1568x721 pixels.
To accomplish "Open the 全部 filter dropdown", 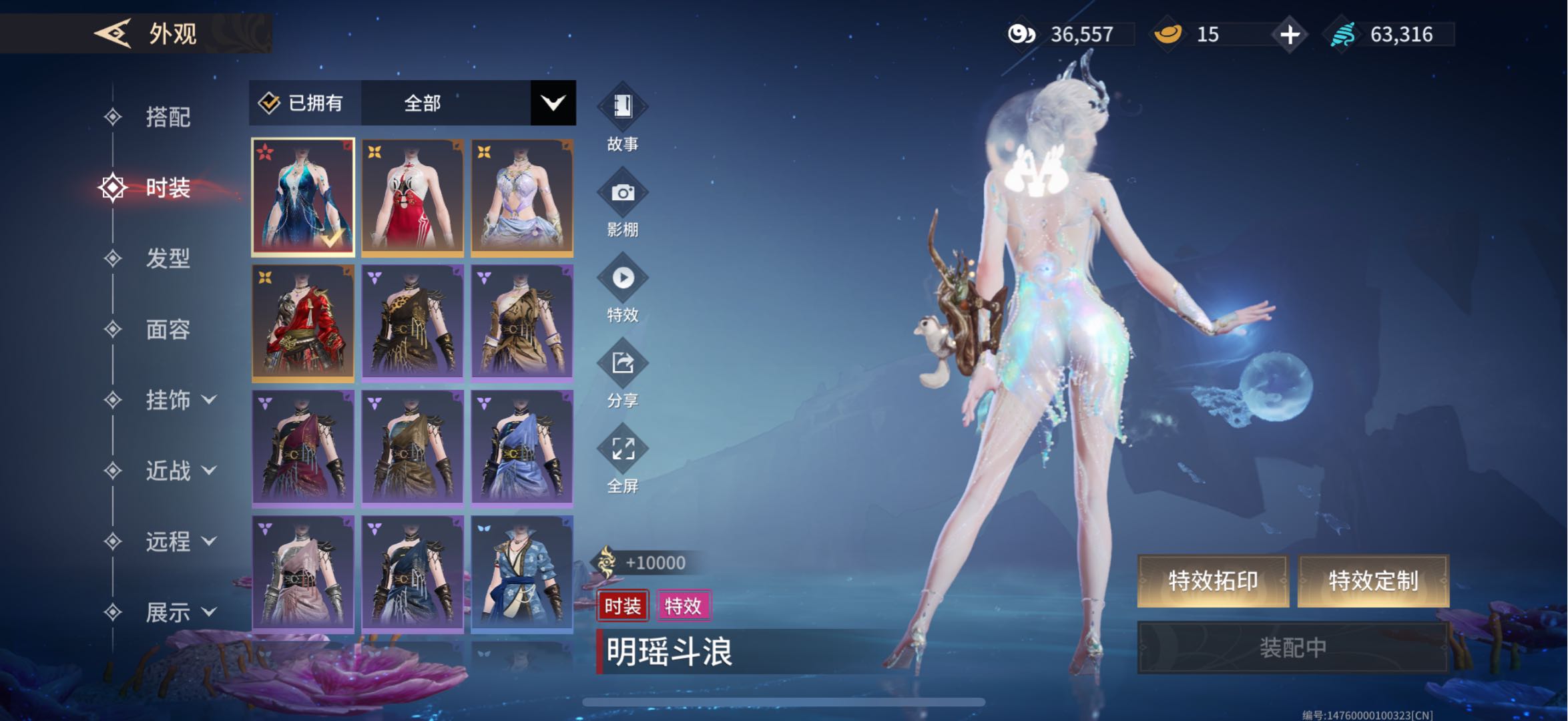I will [553, 103].
